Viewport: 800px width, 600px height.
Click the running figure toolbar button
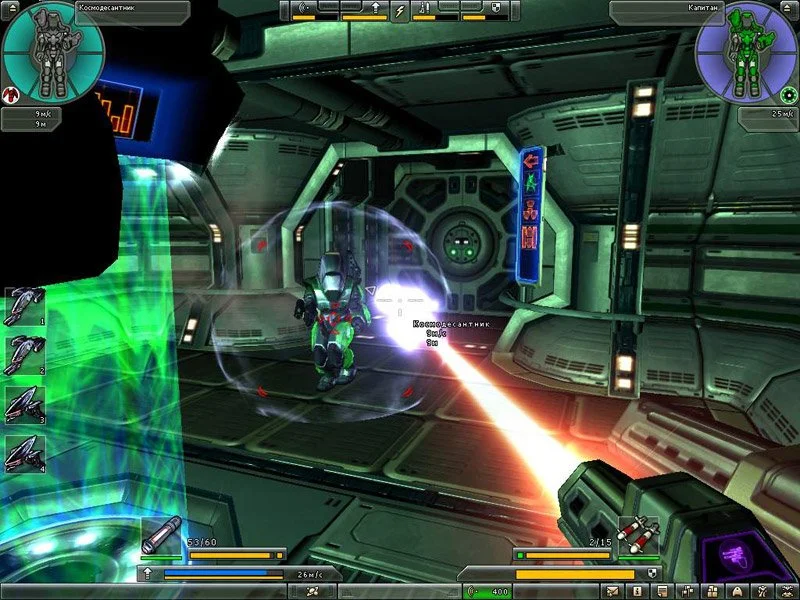tap(762, 592)
